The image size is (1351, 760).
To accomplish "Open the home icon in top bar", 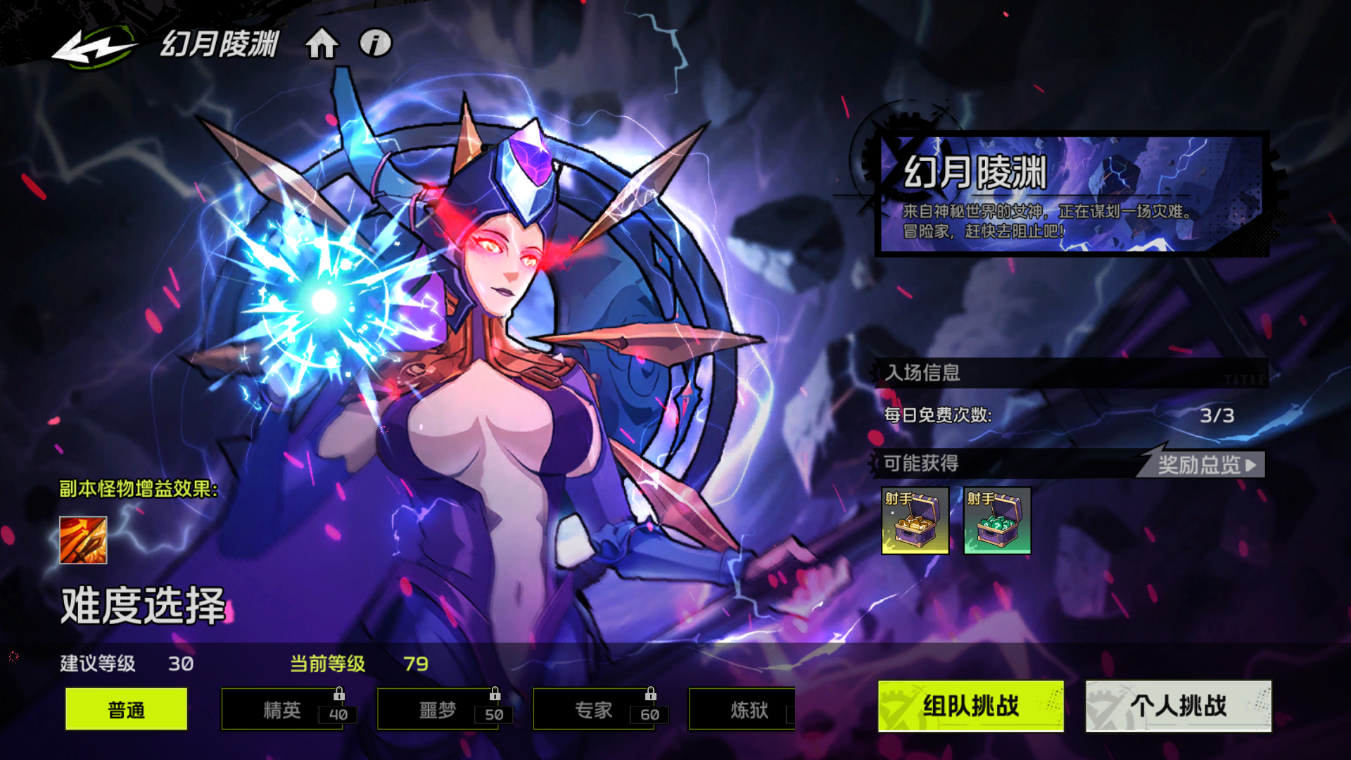I will [x=322, y=44].
